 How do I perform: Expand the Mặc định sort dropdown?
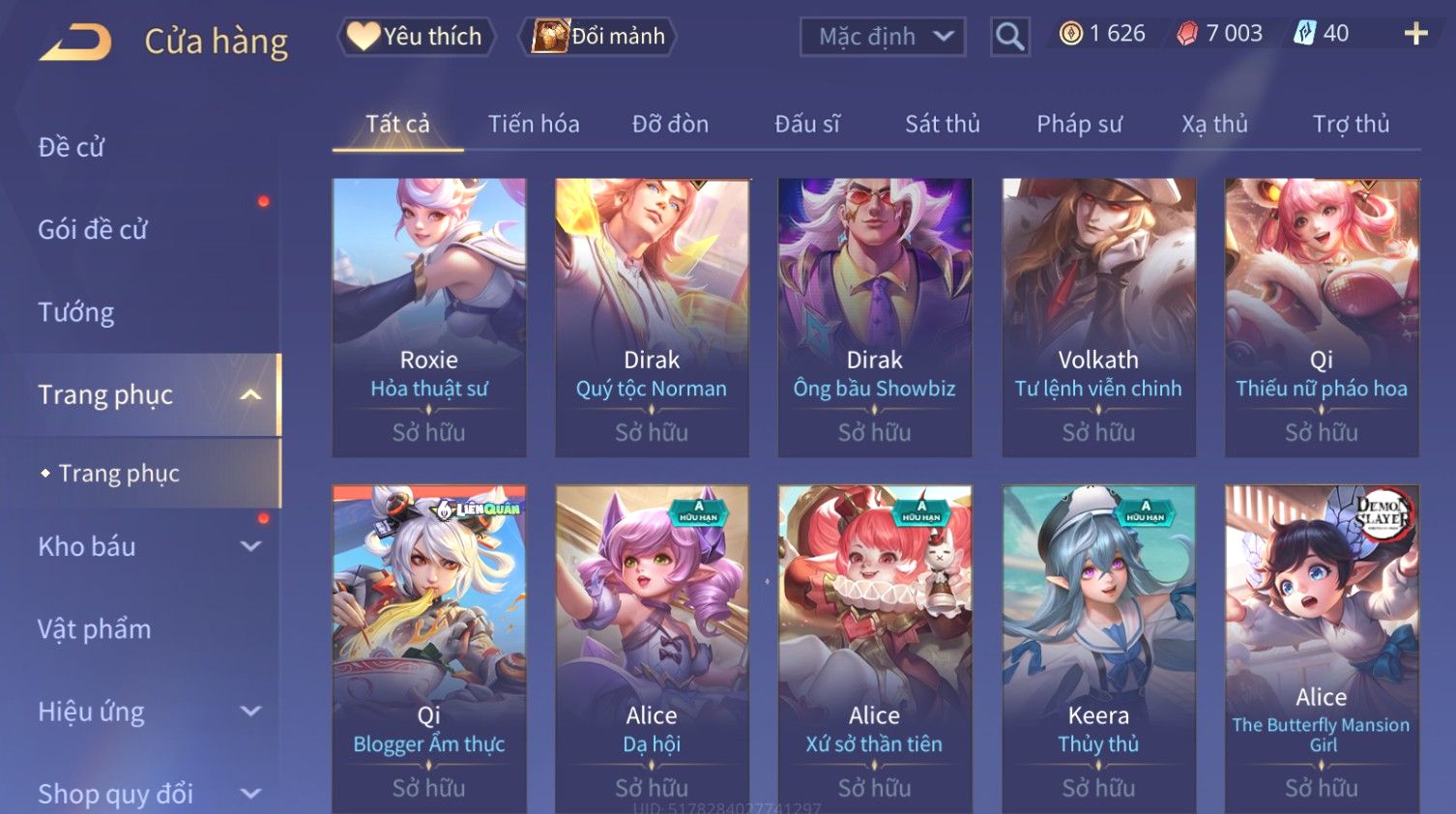883,37
